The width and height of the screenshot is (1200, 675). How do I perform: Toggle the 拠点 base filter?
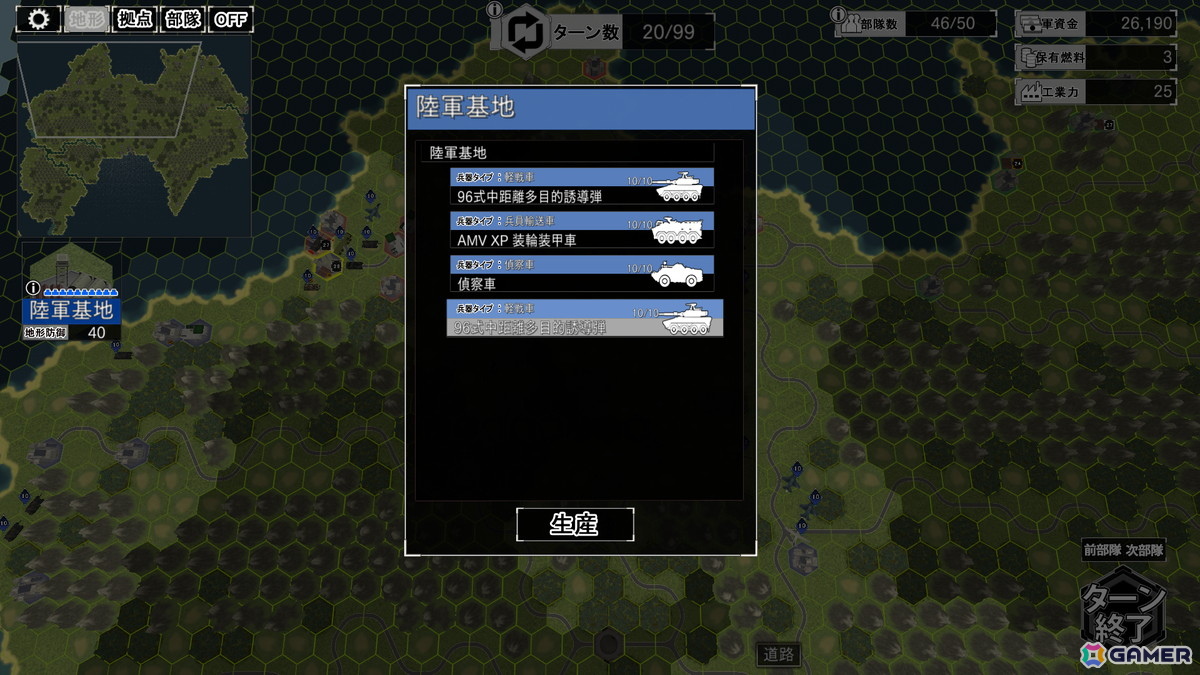(x=135, y=19)
